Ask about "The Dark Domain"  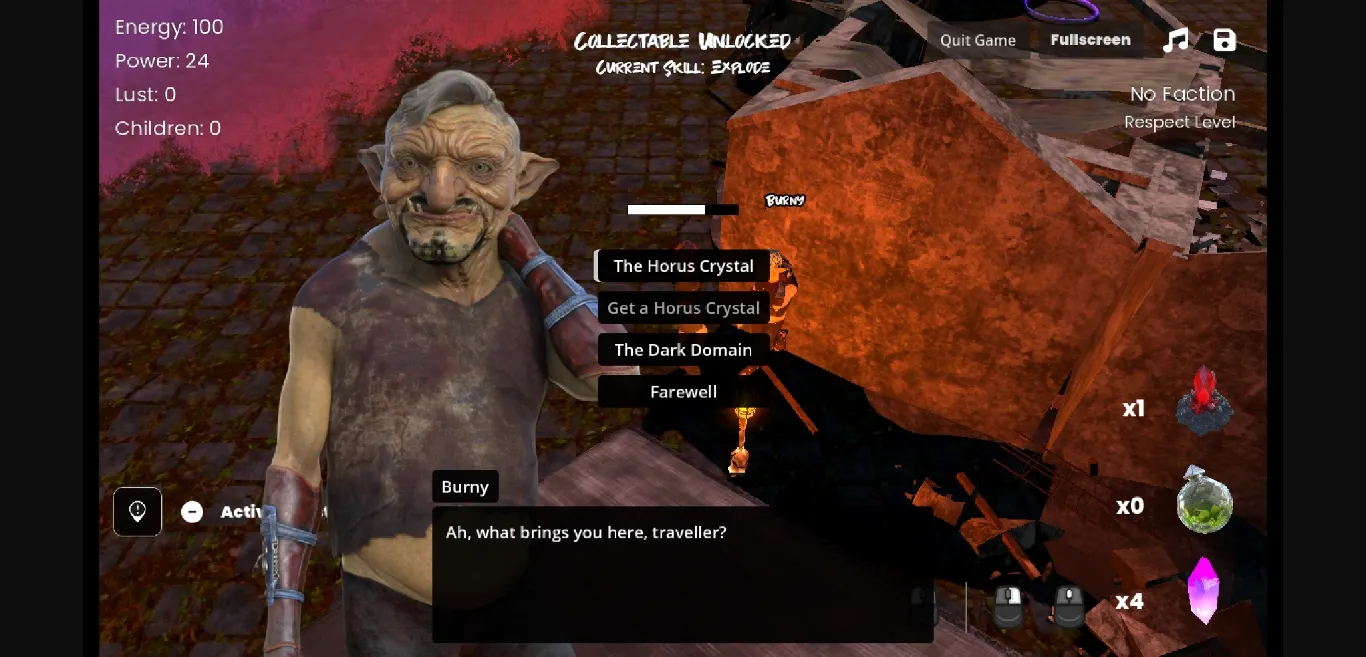[683, 350]
